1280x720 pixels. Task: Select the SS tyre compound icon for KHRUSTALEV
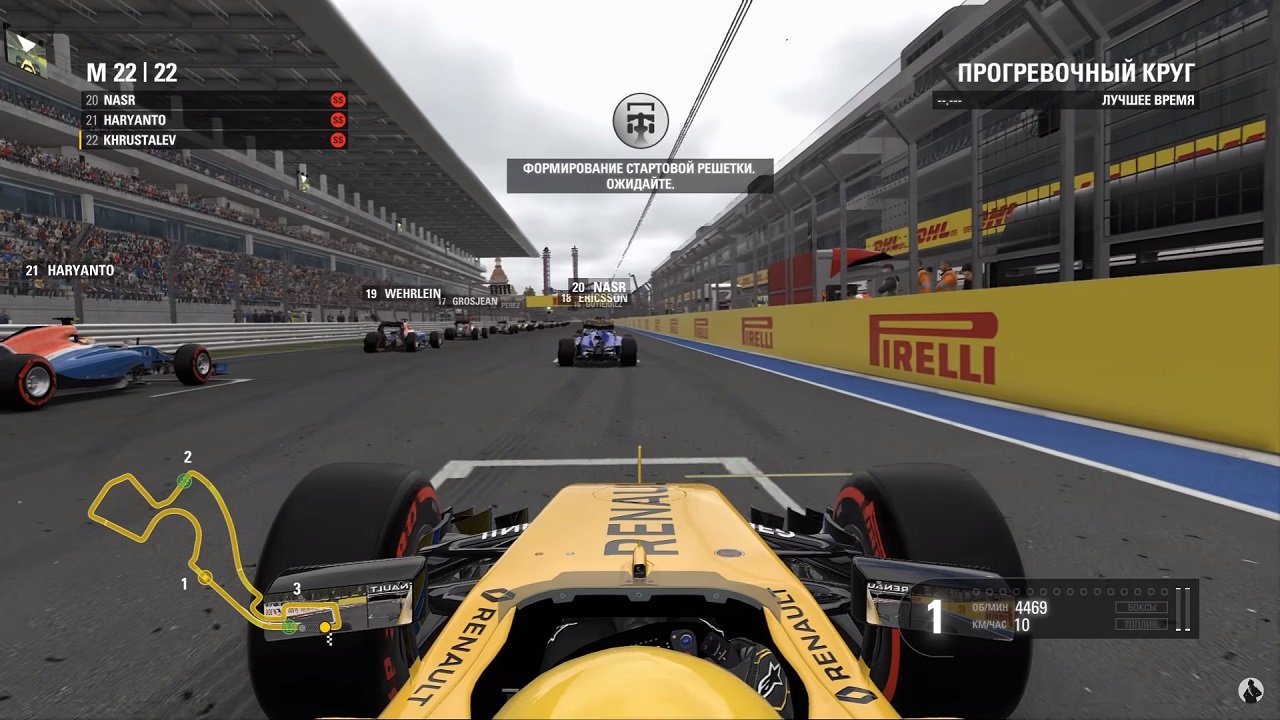click(337, 140)
